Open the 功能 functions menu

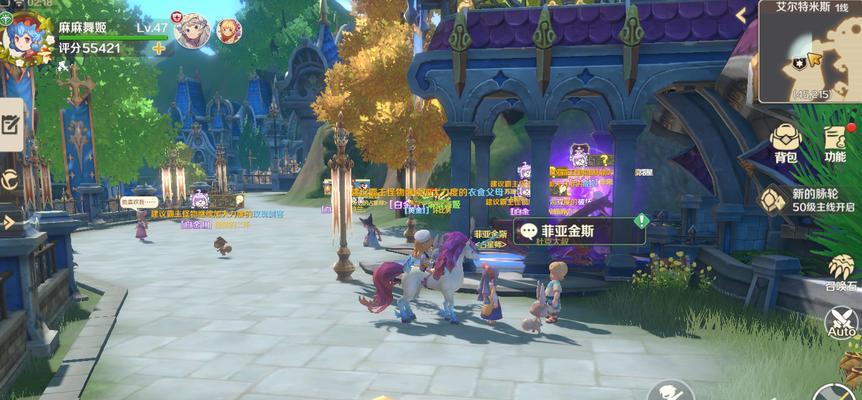tap(835, 144)
